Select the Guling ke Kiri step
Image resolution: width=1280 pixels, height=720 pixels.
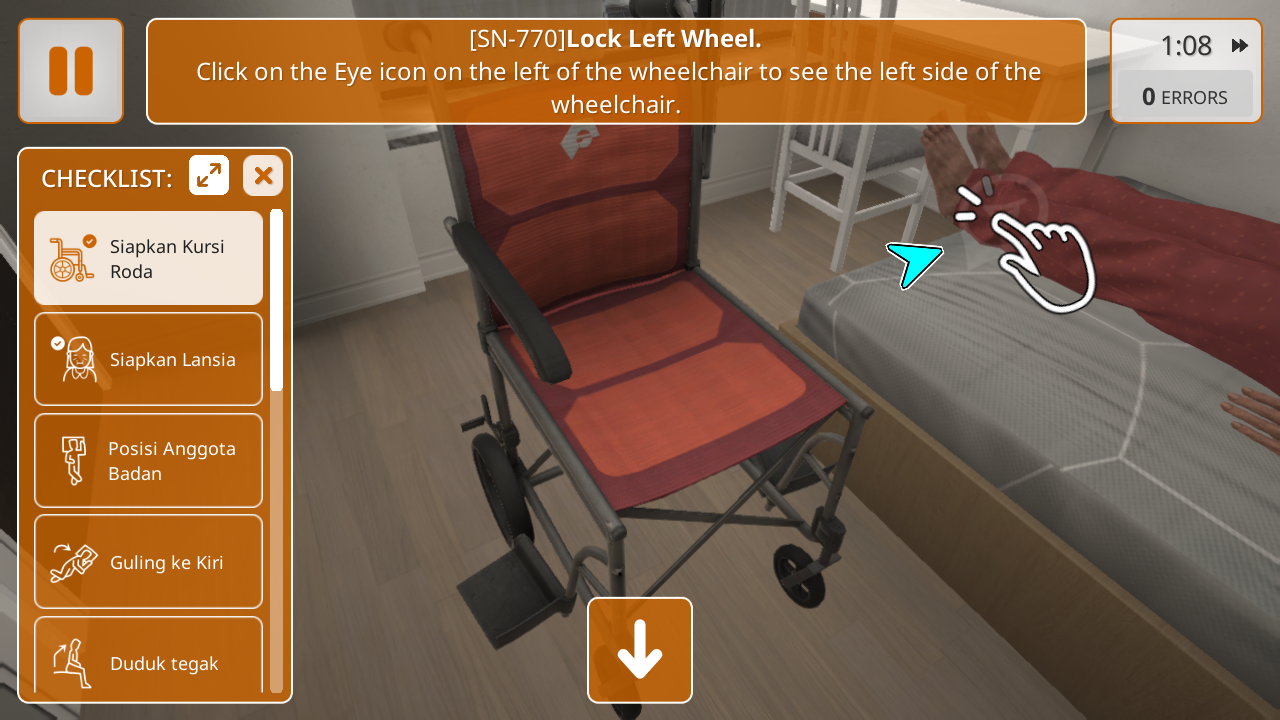(148, 561)
